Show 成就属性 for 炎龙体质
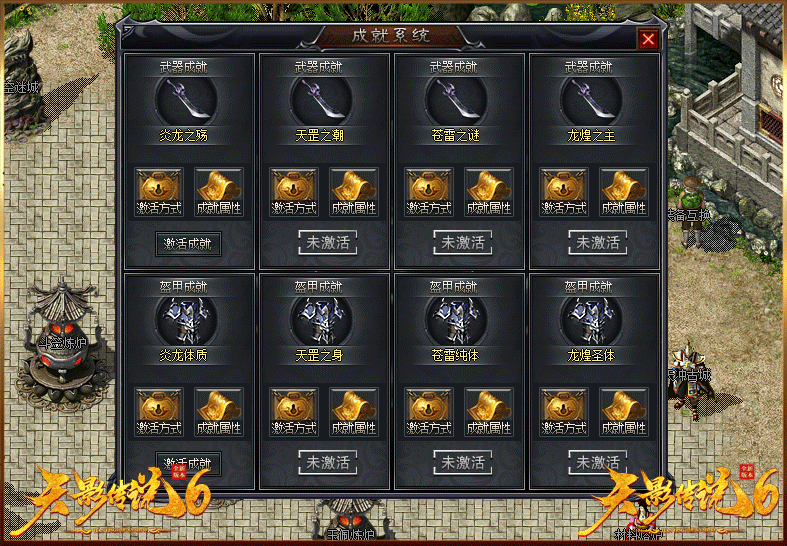787x546 pixels. coord(219,411)
